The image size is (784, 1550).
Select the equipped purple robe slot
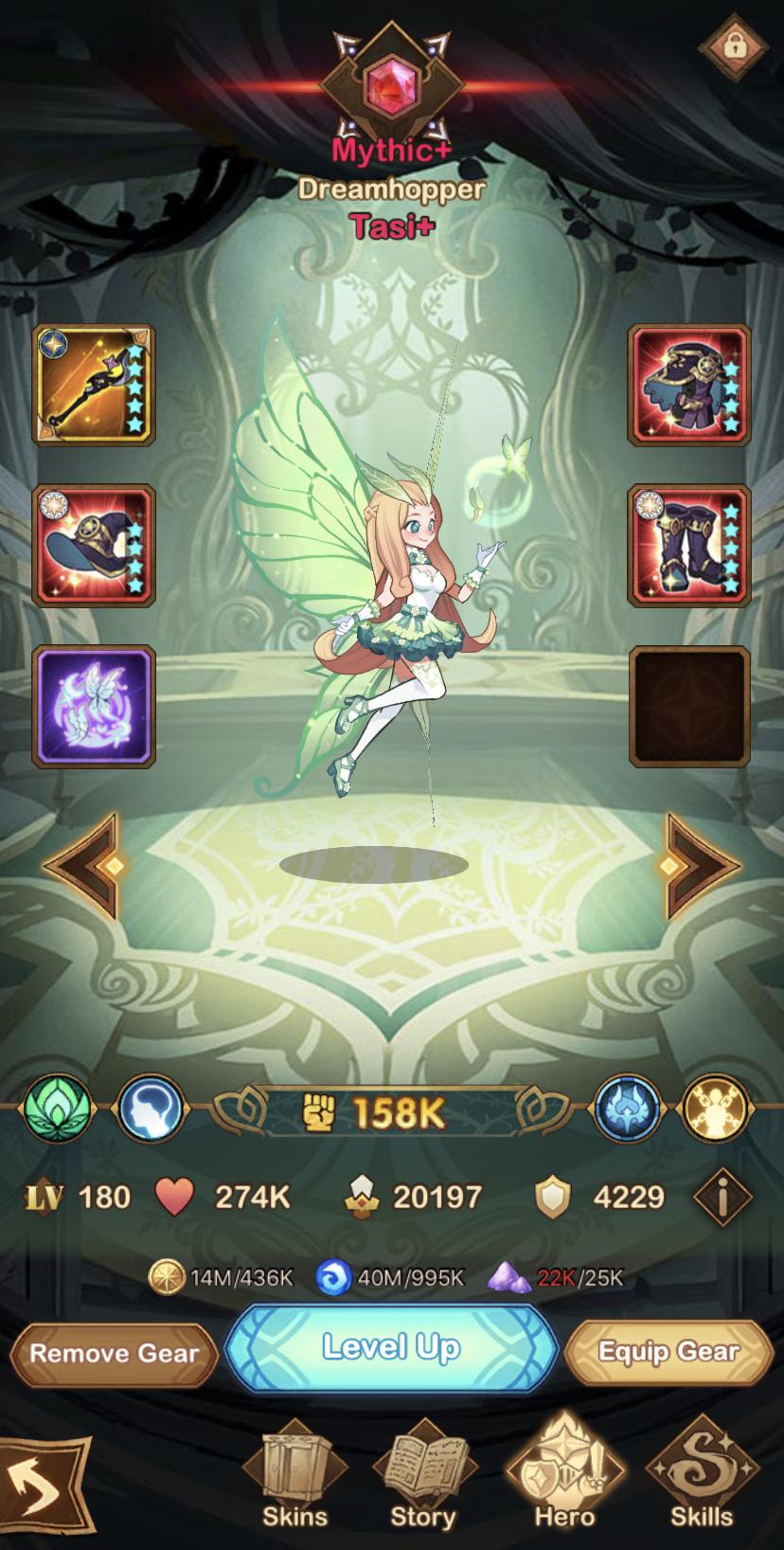coord(689,385)
